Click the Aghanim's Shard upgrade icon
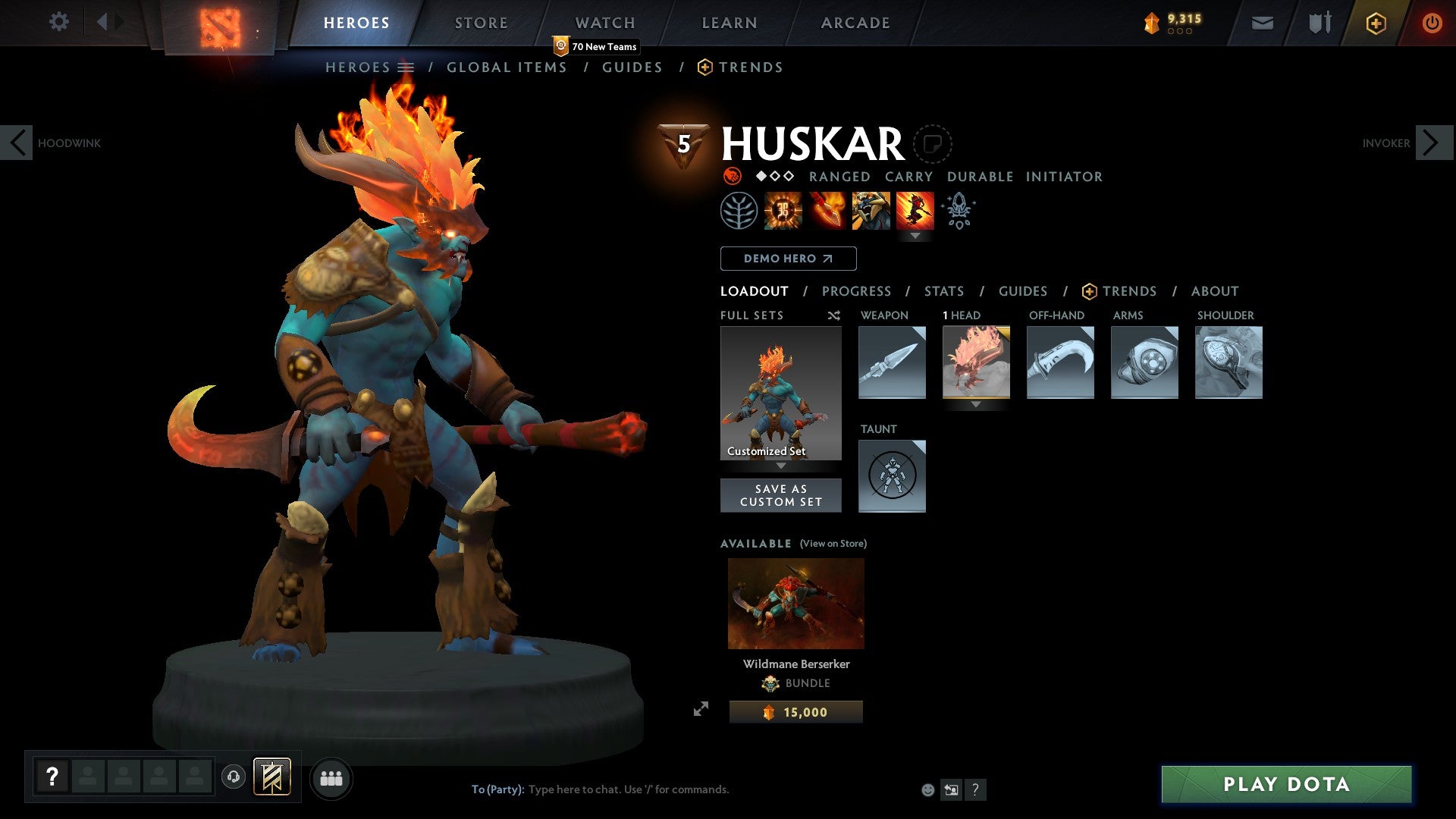The width and height of the screenshot is (1456, 819). (958, 211)
